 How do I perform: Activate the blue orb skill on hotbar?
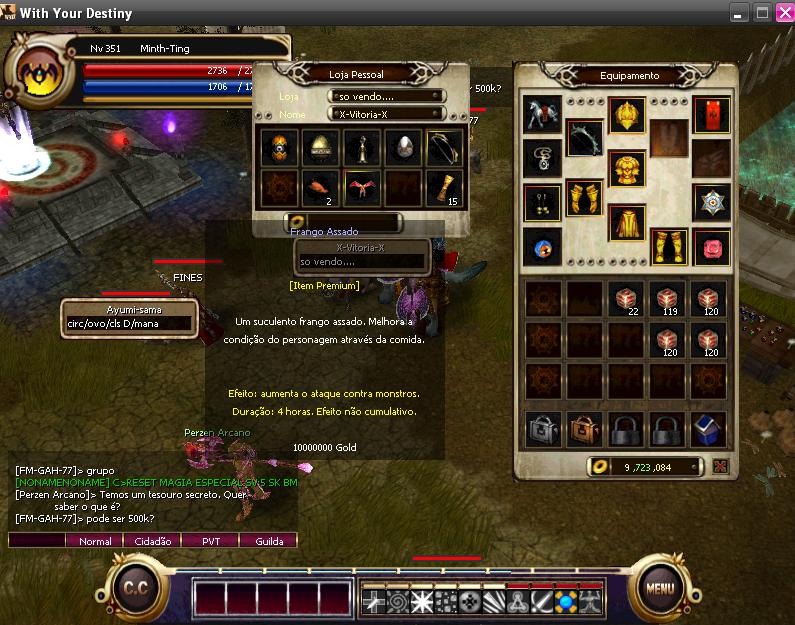[x=566, y=601]
